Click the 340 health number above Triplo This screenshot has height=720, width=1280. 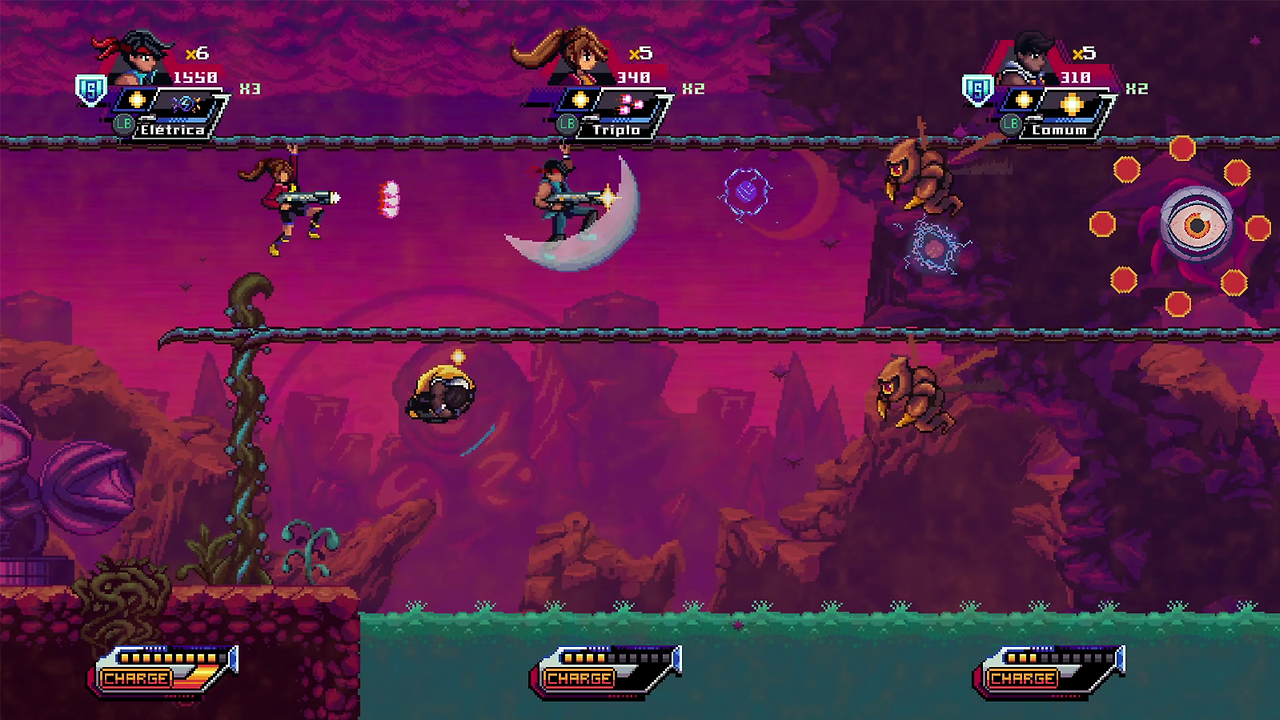[x=633, y=78]
